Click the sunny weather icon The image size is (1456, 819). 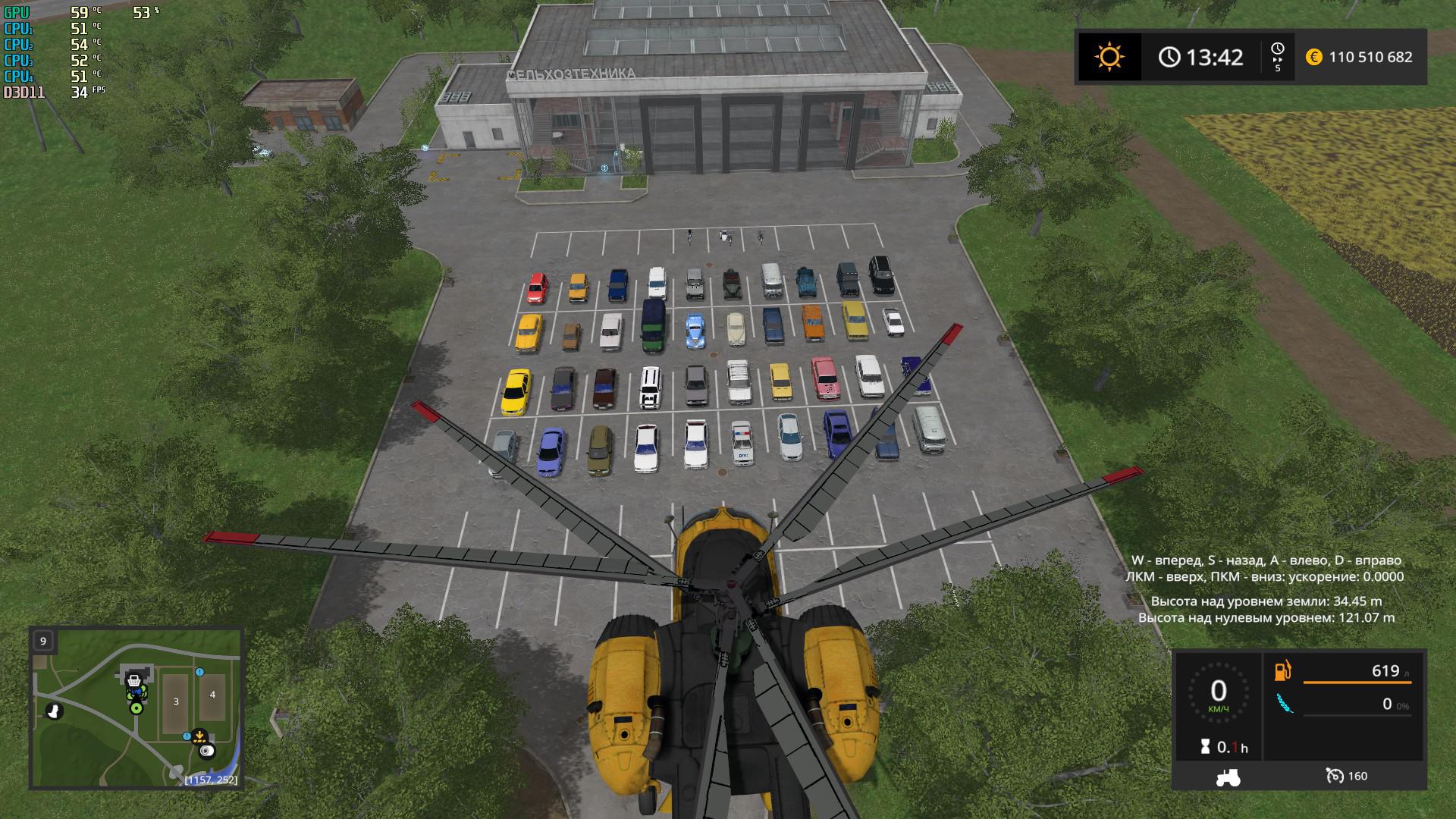point(1109,57)
